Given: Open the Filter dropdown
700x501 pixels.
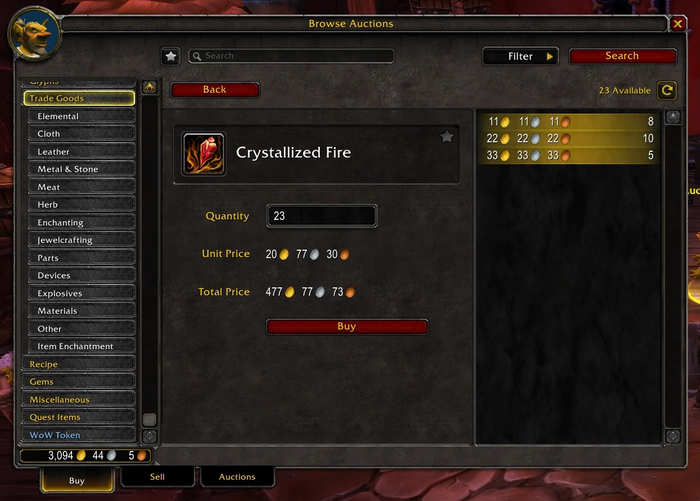Looking at the screenshot, I should 520,57.
